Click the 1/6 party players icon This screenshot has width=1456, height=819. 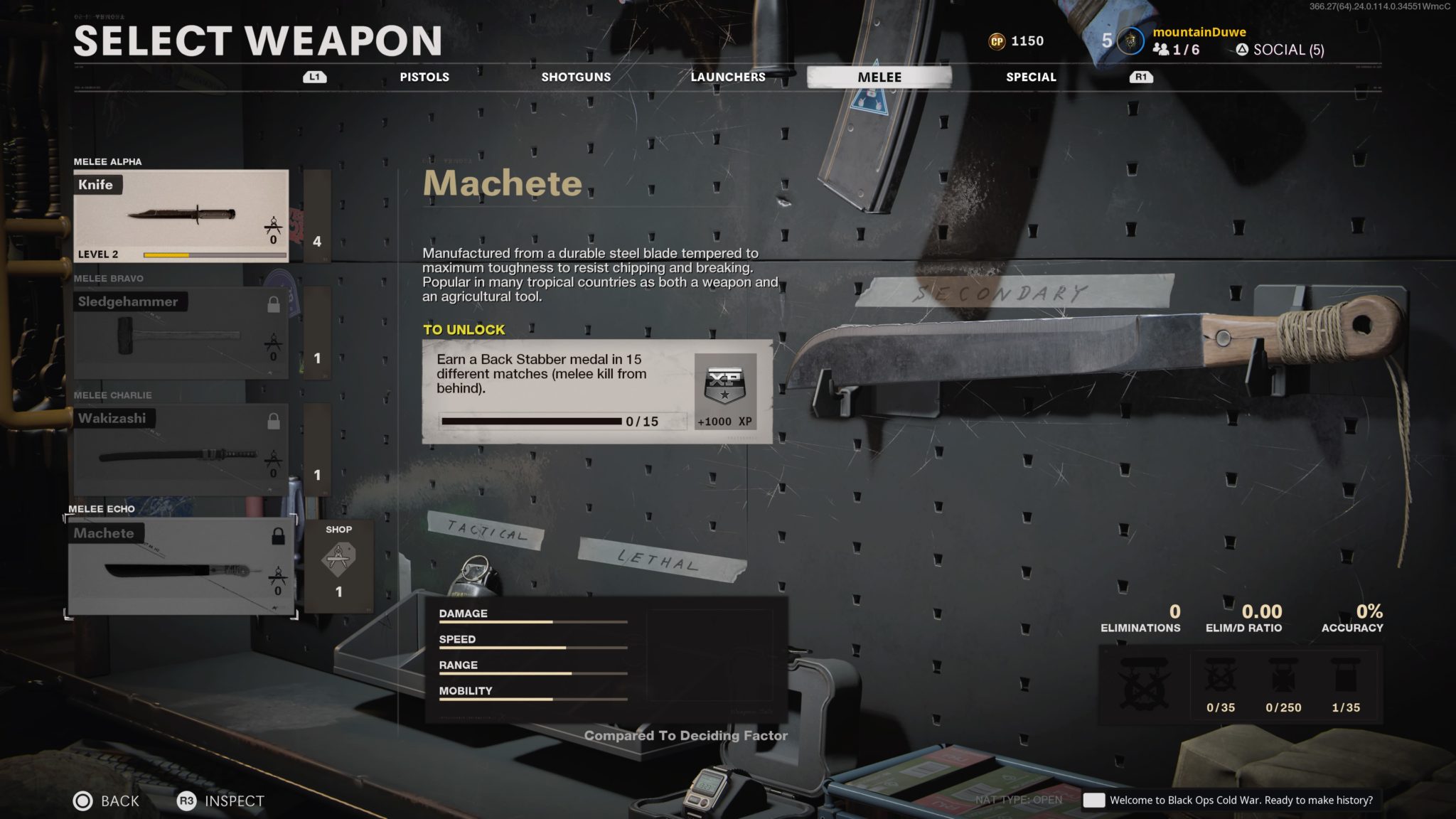(1162, 50)
